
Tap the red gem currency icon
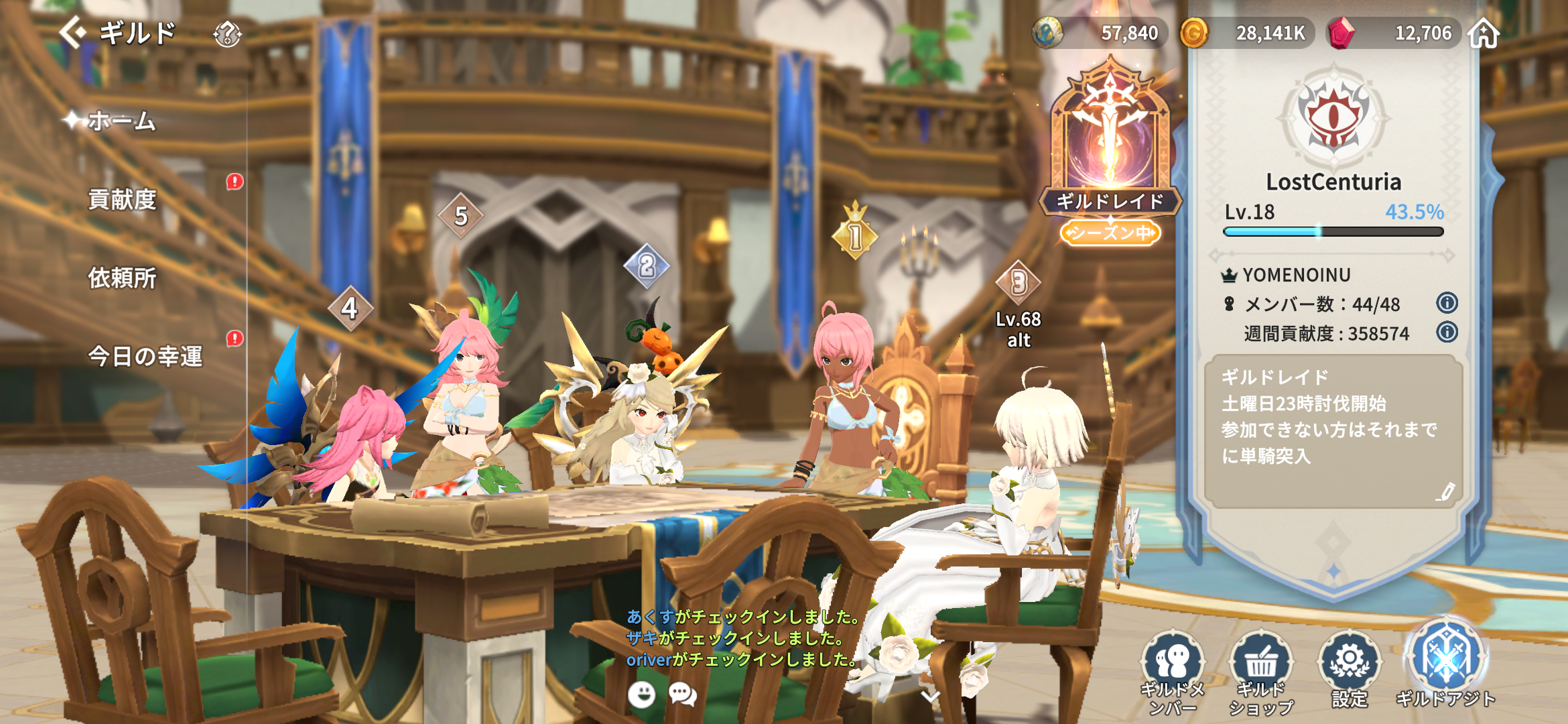(1341, 33)
